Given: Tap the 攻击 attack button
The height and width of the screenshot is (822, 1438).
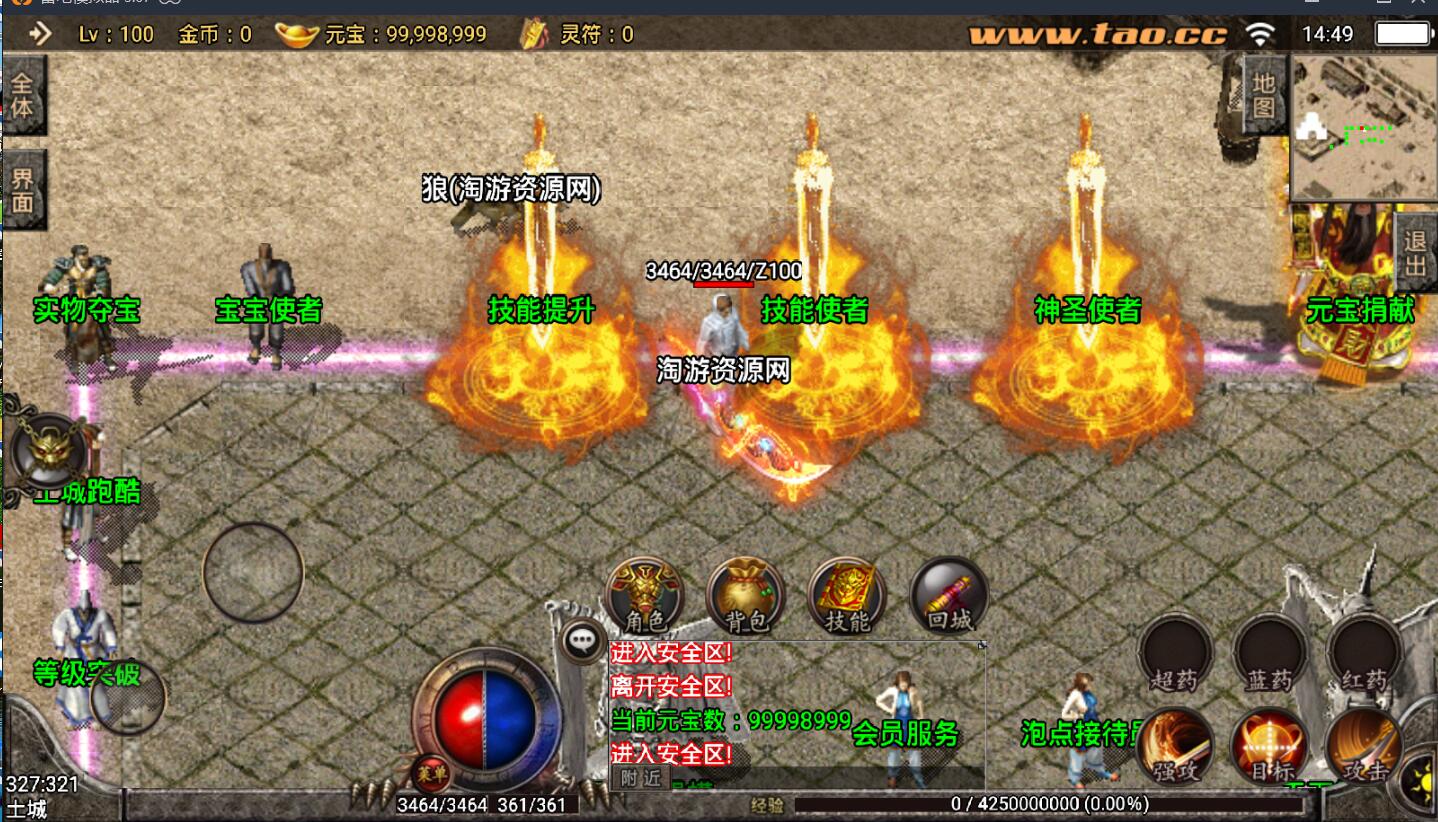Looking at the screenshot, I should click(x=1364, y=746).
